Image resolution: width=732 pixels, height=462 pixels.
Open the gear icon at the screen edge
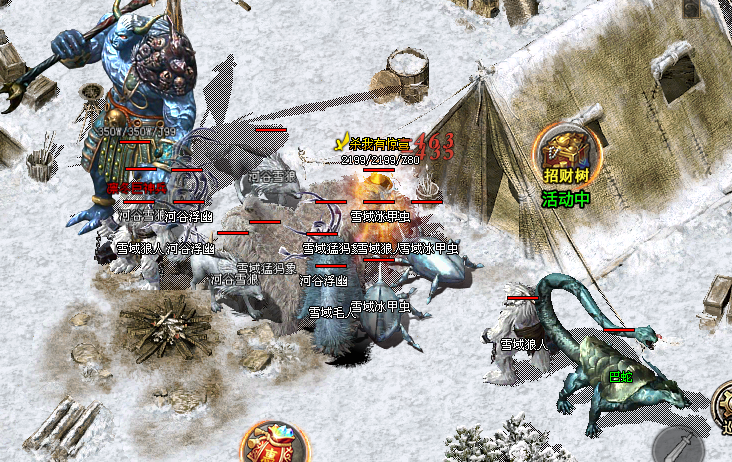point(723,405)
